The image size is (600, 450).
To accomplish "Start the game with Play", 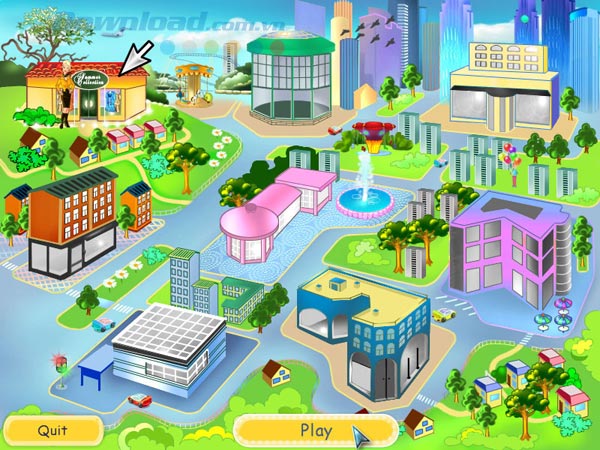I will (315, 431).
